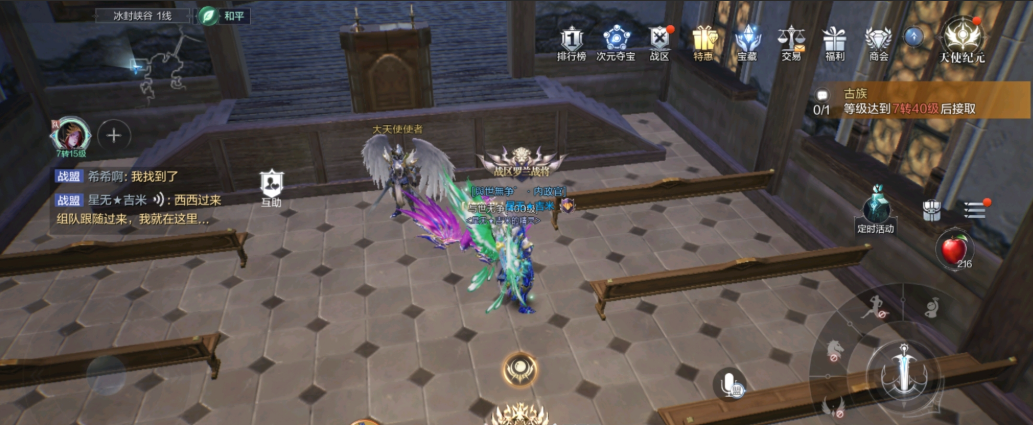The width and height of the screenshot is (1033, 425).
Task: Open the 福利 welfare gift box
Action: coord(835,42)
